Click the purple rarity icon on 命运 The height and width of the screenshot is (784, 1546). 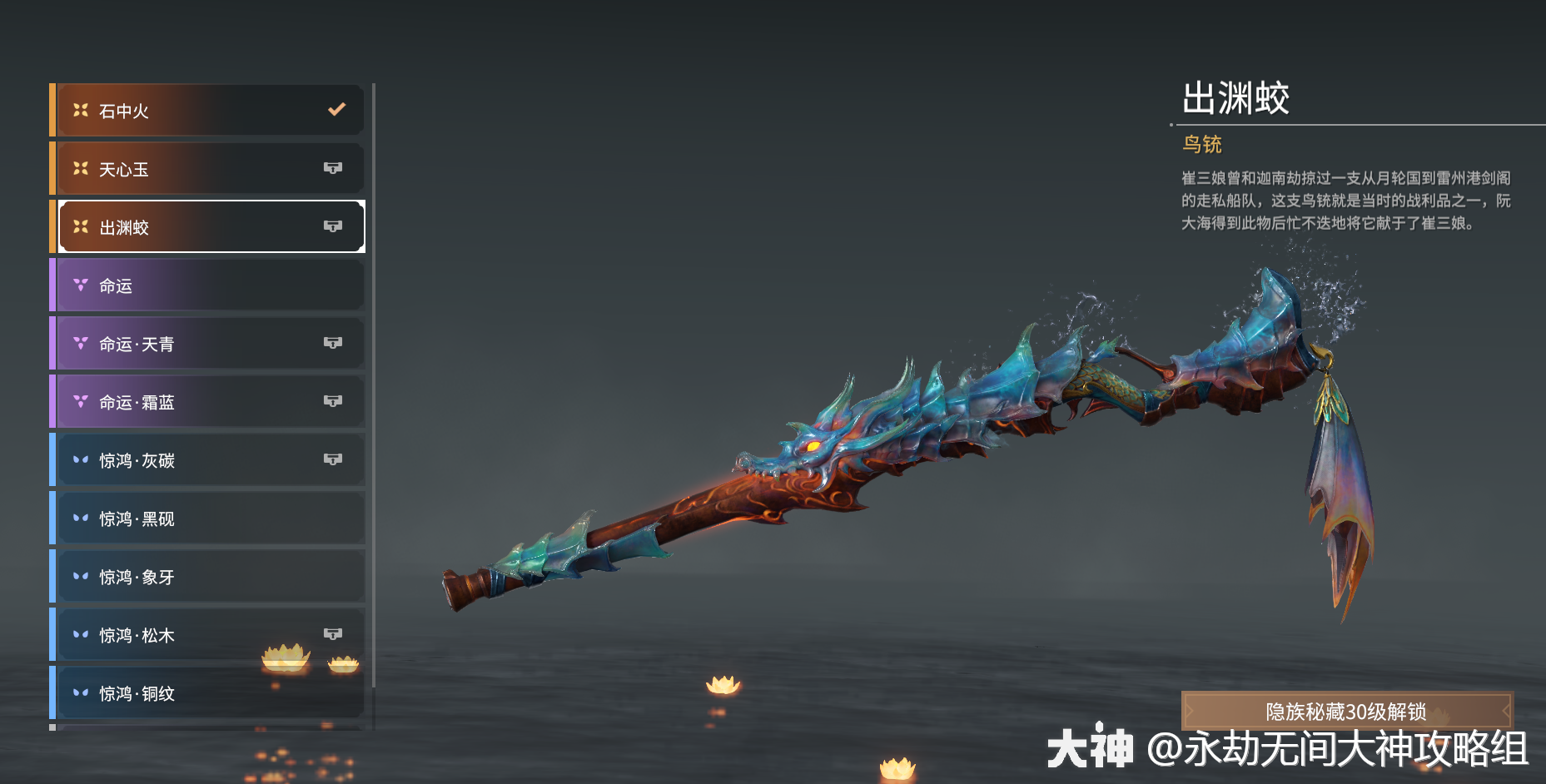(x=80, y=285)
